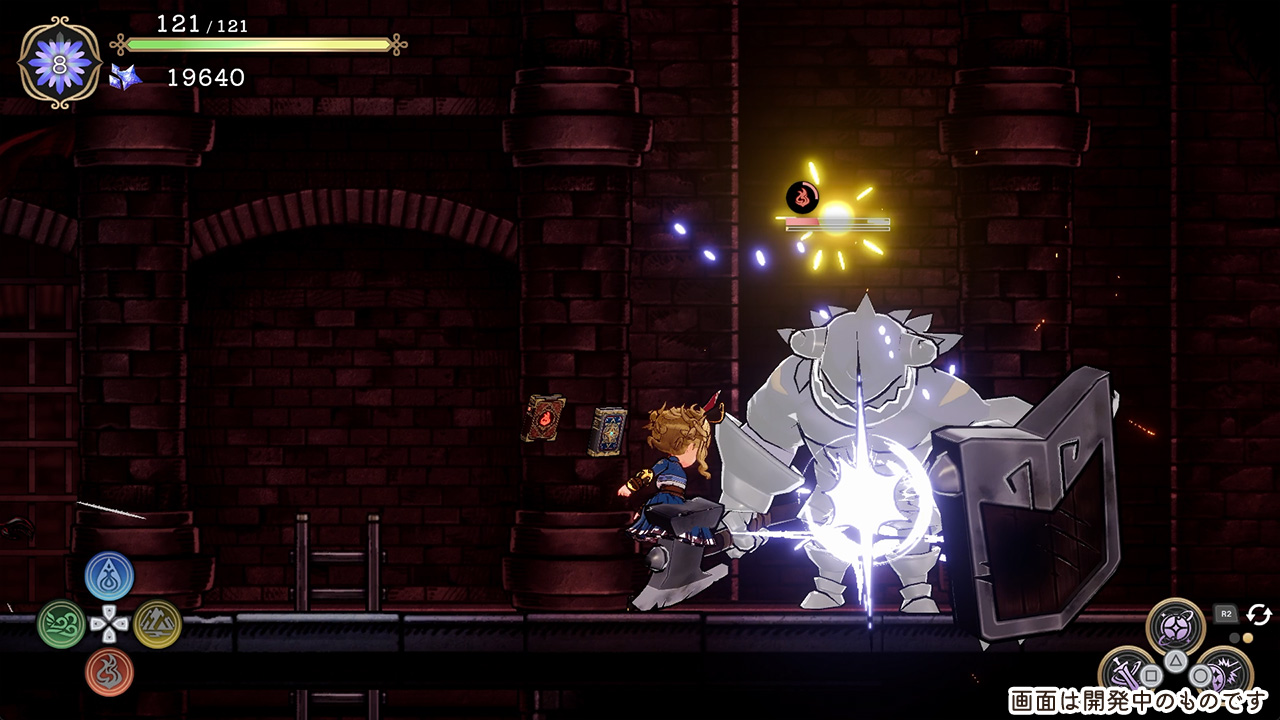The image size is (1280, 720).
Task: Choose the green wind element icon
Action: (x=61, y=624)
